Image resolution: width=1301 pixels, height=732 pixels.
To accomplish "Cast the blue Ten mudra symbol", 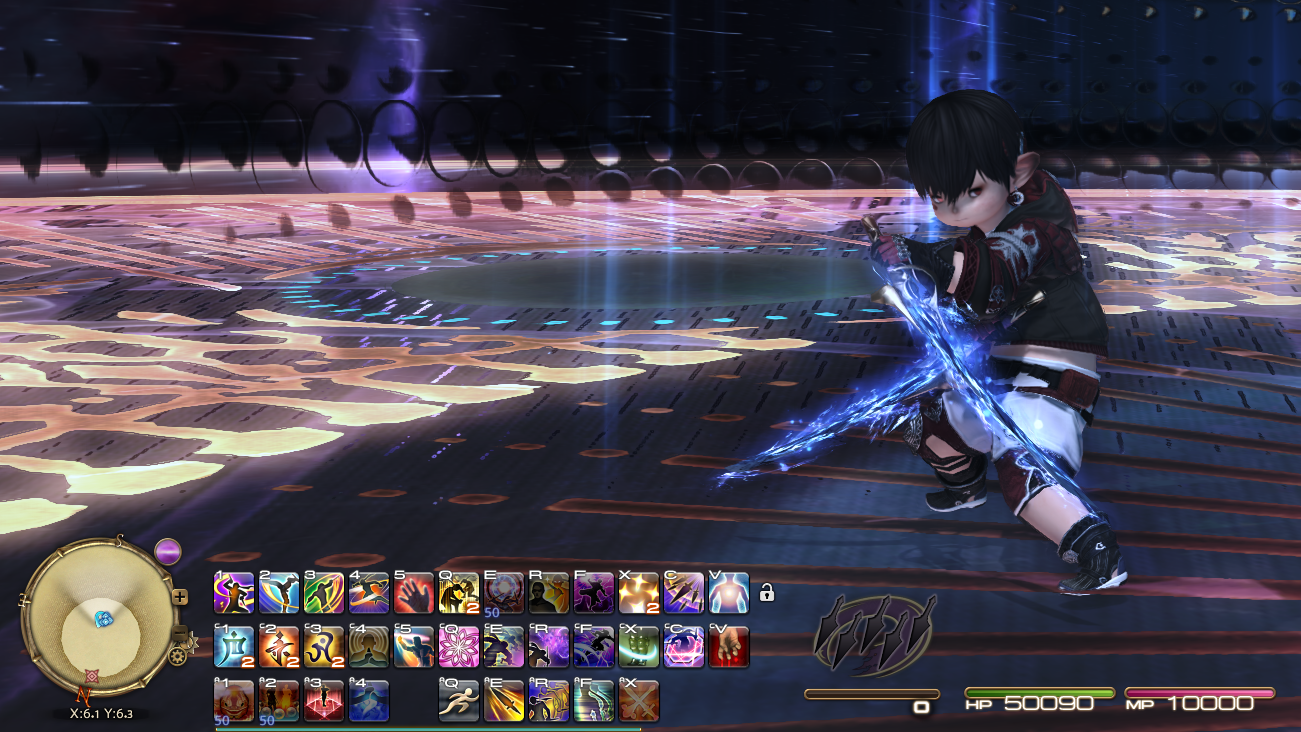I will tap(234, 647).
